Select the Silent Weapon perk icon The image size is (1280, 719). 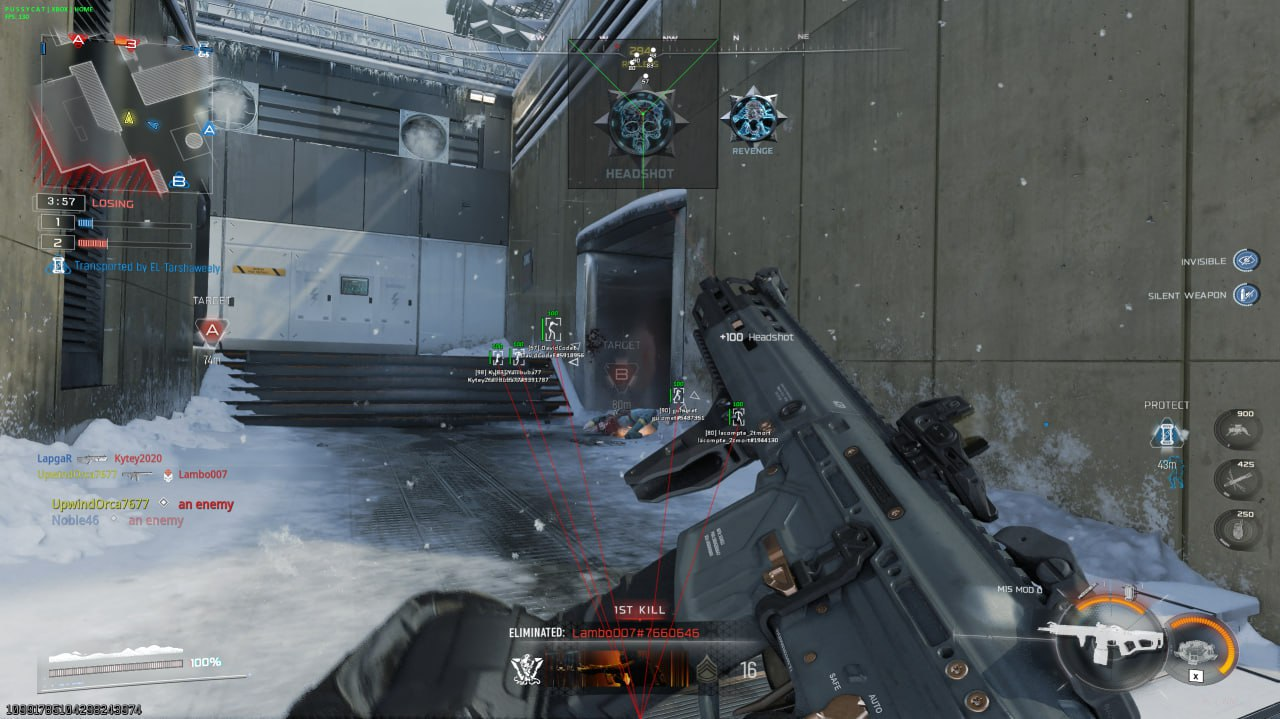1245,295
